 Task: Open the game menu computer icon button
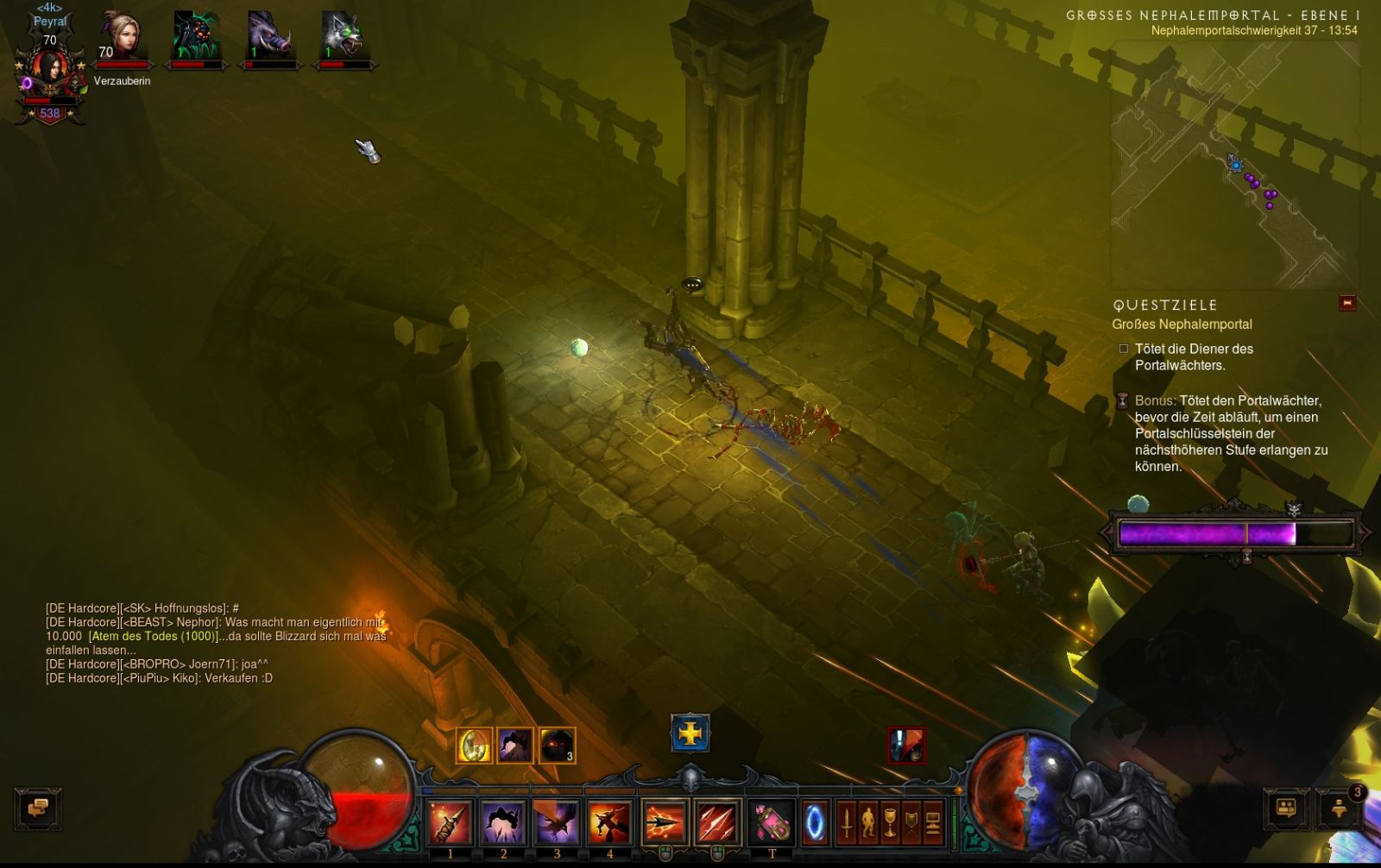tap(933, 822)
